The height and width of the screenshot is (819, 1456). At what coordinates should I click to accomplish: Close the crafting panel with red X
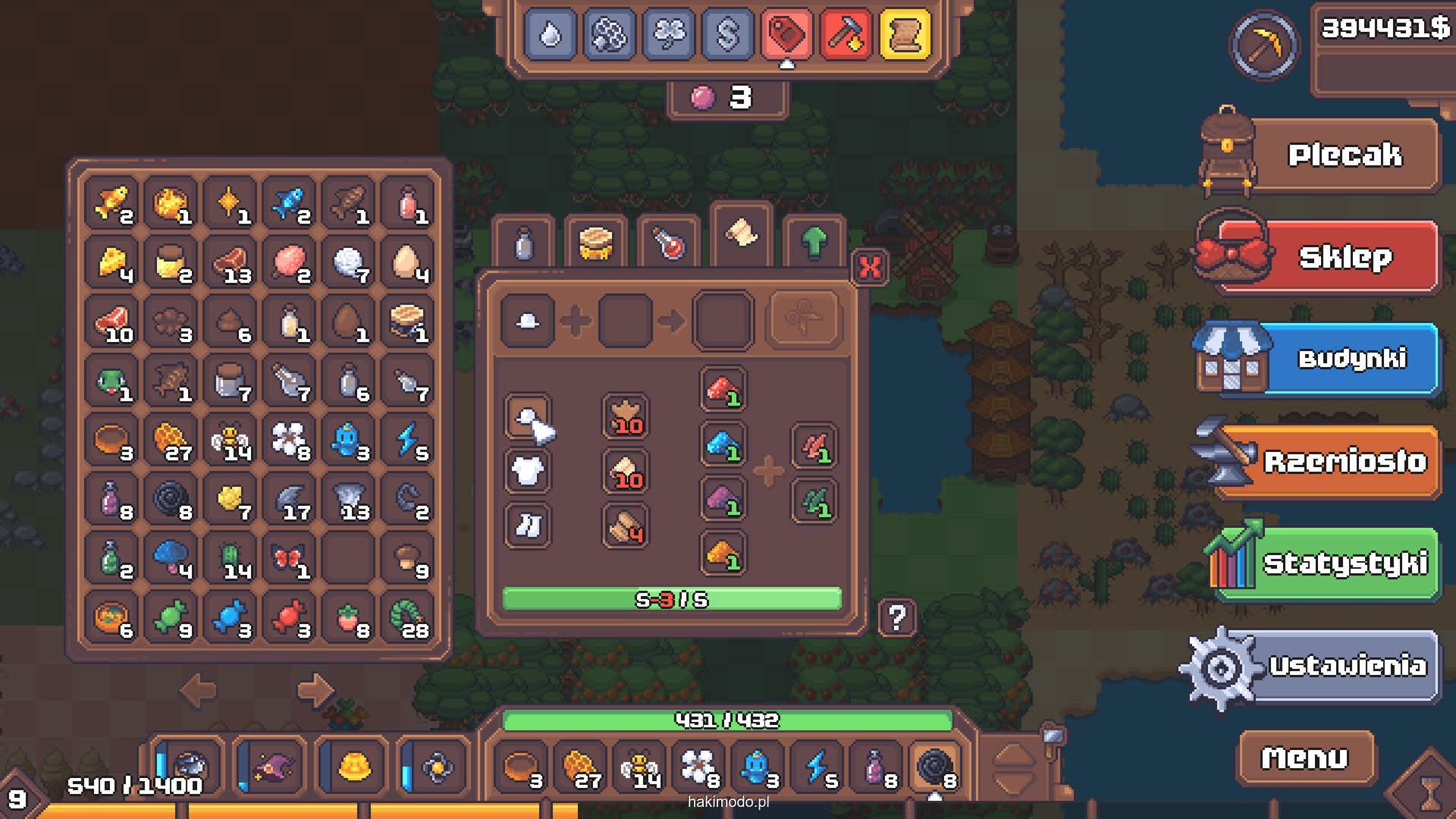pyautogui.click(x=870, y=267)
